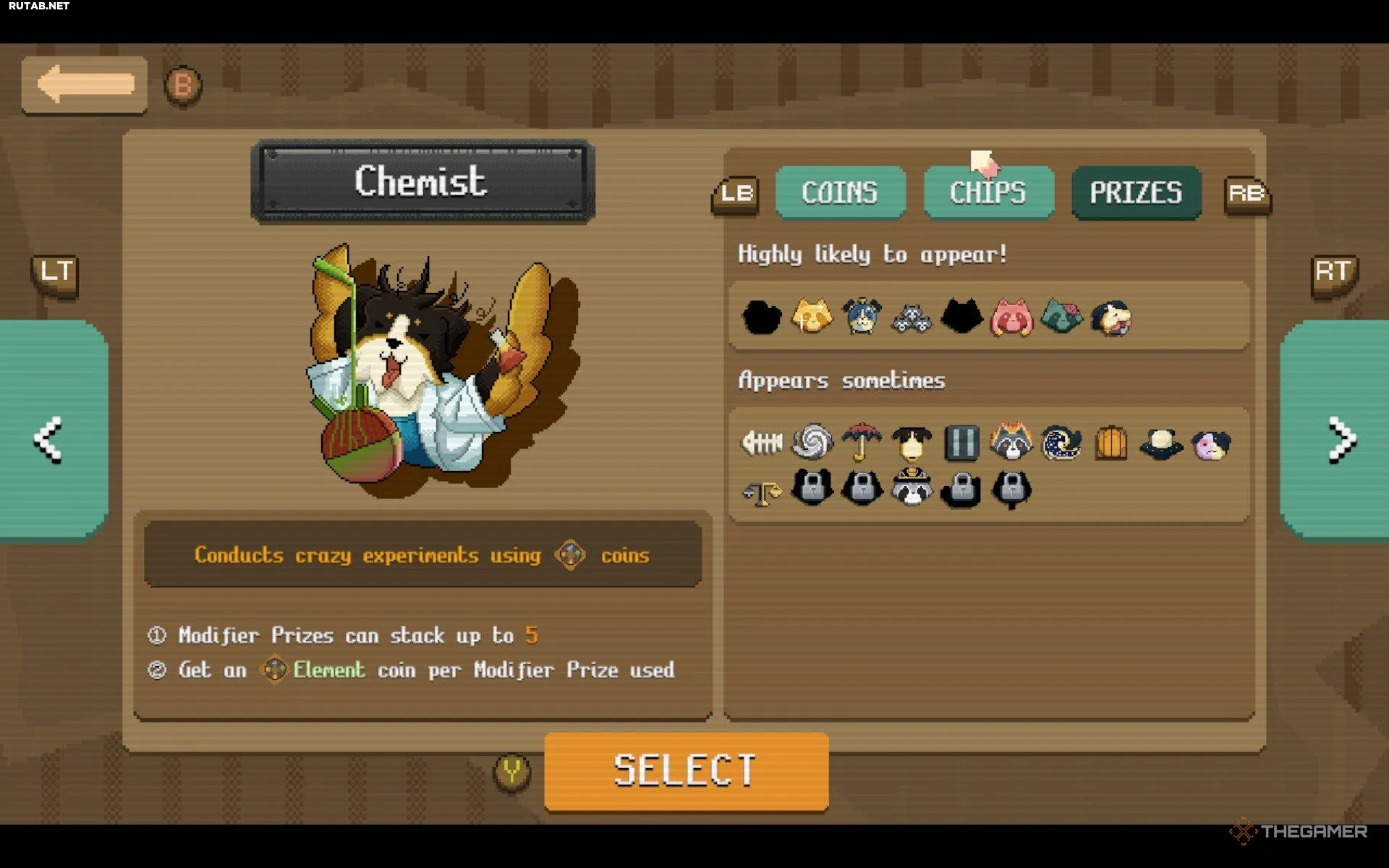Image resolution: width=1389 pixels, height=868 pixels.
Task: Select the fish bone prize
Action: [762, 442]
